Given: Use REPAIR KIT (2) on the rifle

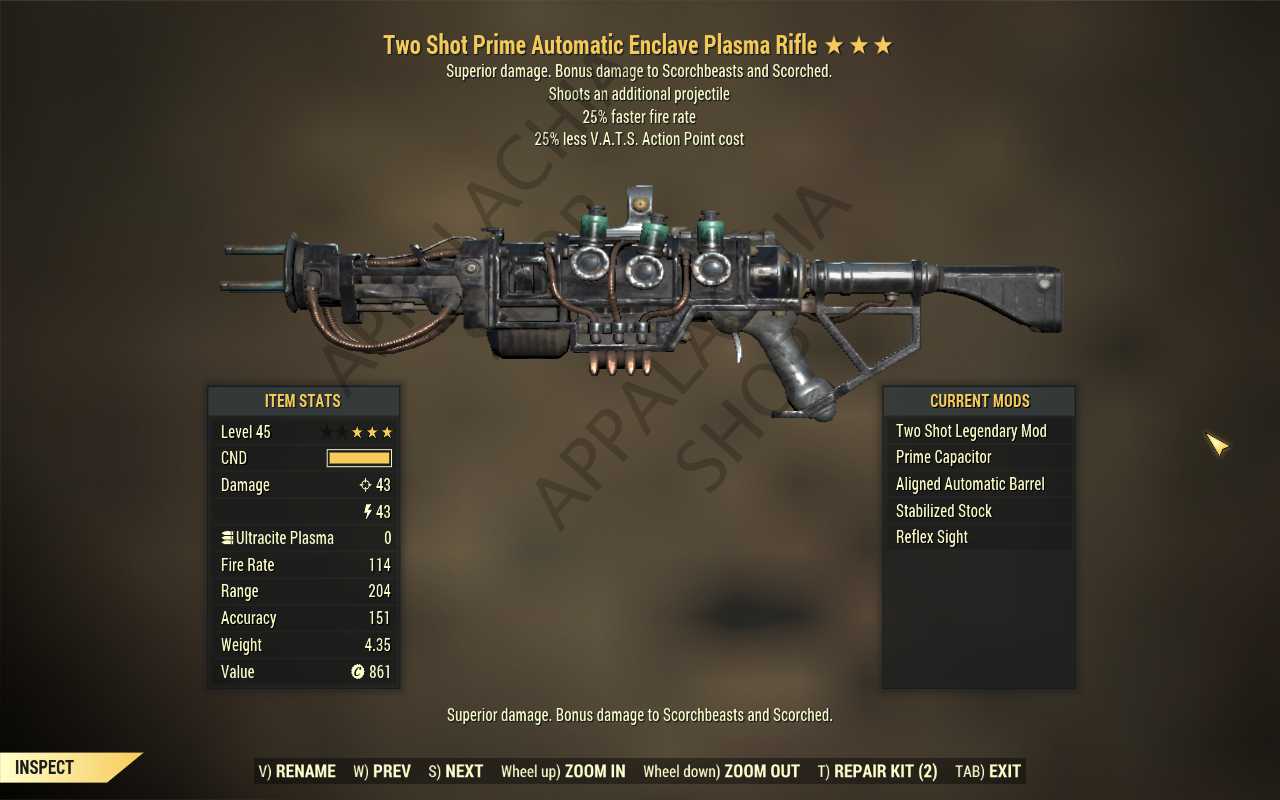Looking at the screenshot, I should click(877, 771).
